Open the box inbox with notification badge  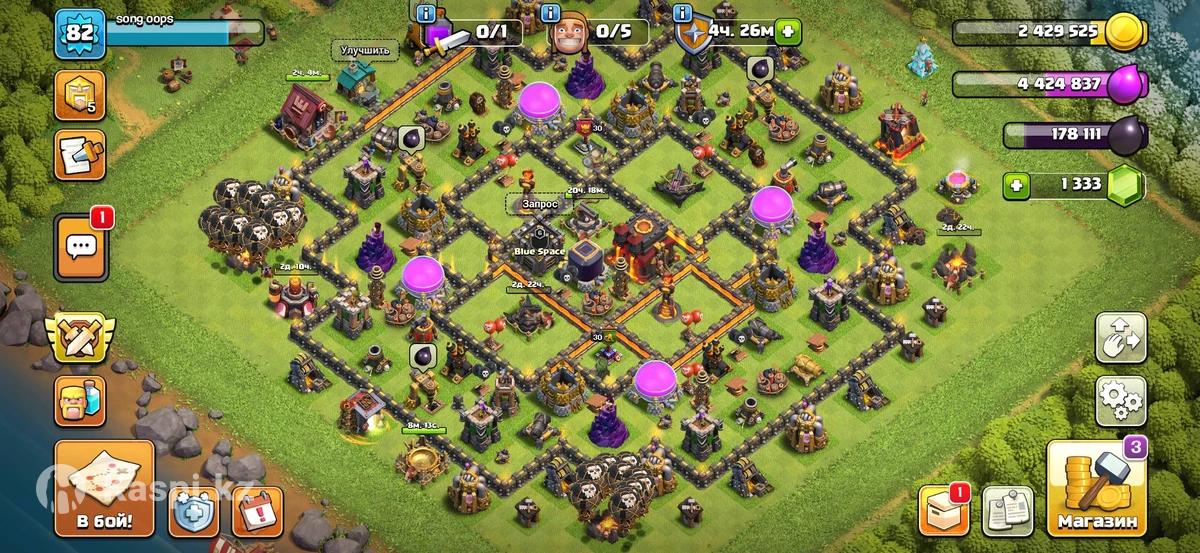pyautogui.click(x=943, y=512)
